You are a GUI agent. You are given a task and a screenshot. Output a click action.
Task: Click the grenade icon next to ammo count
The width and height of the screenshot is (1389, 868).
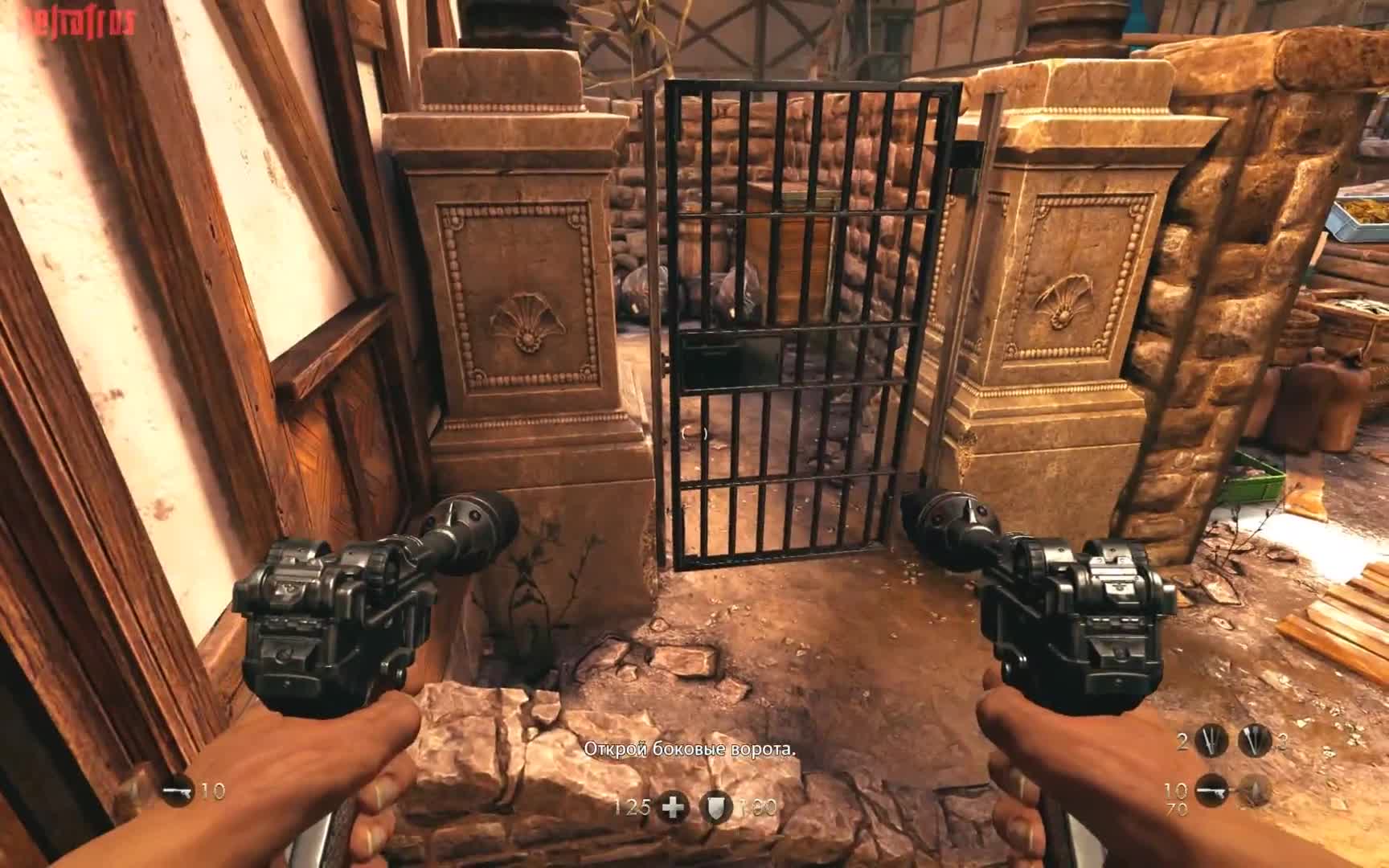[1255, 790]
